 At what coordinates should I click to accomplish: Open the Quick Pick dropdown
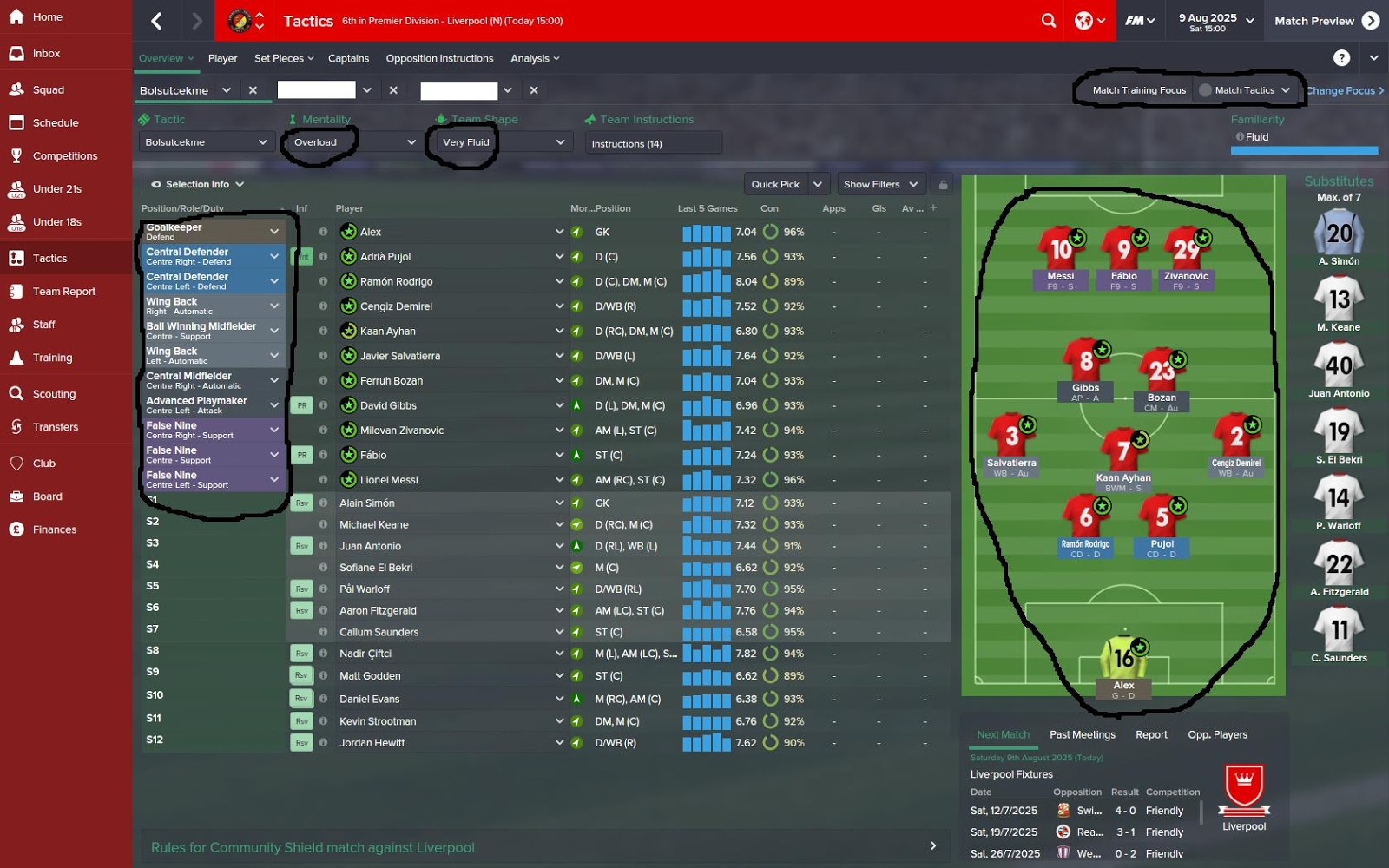780,184
